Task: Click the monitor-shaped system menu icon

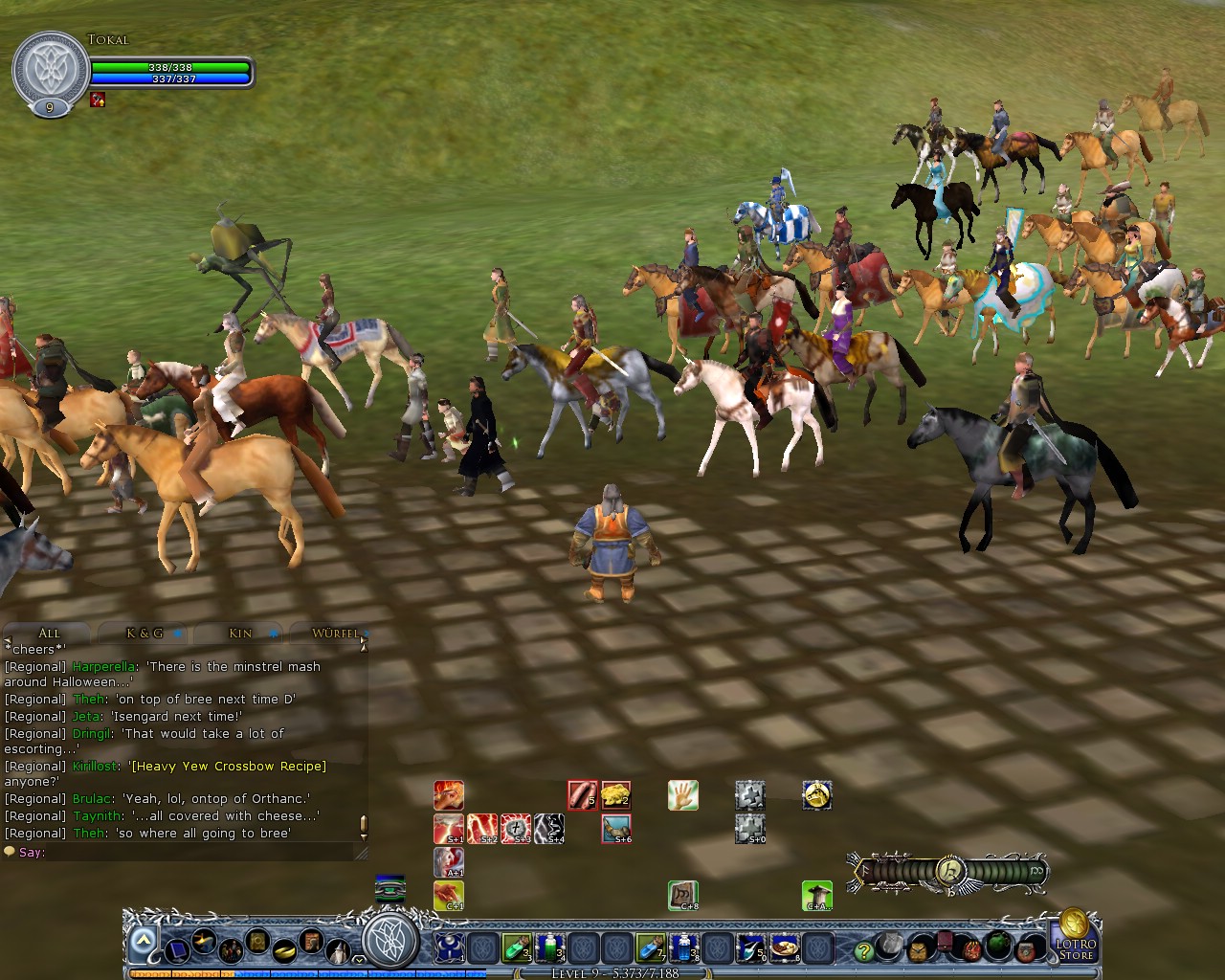Action: pos(177,949)
